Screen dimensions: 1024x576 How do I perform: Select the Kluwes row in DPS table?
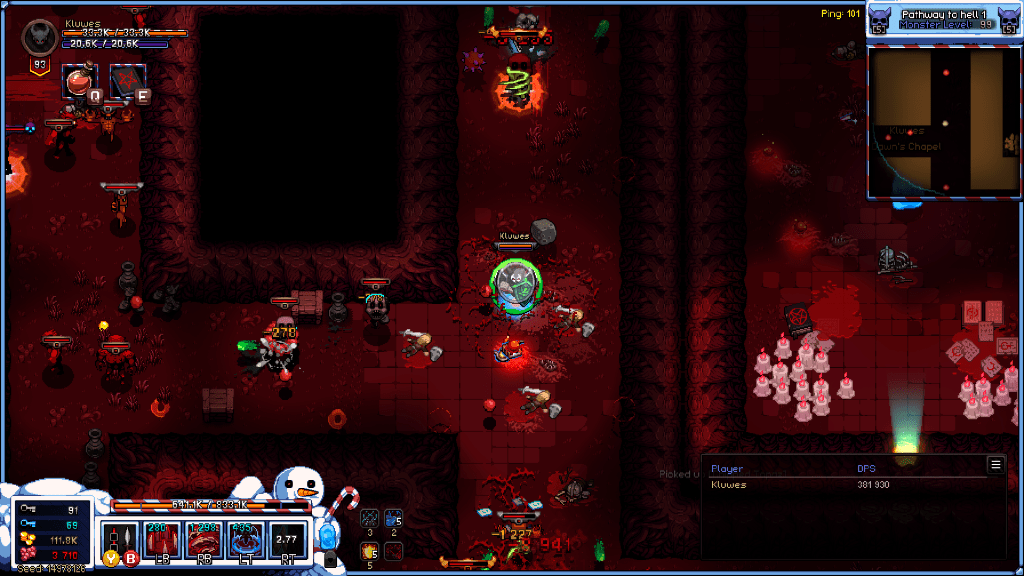(x=850, y=485)
